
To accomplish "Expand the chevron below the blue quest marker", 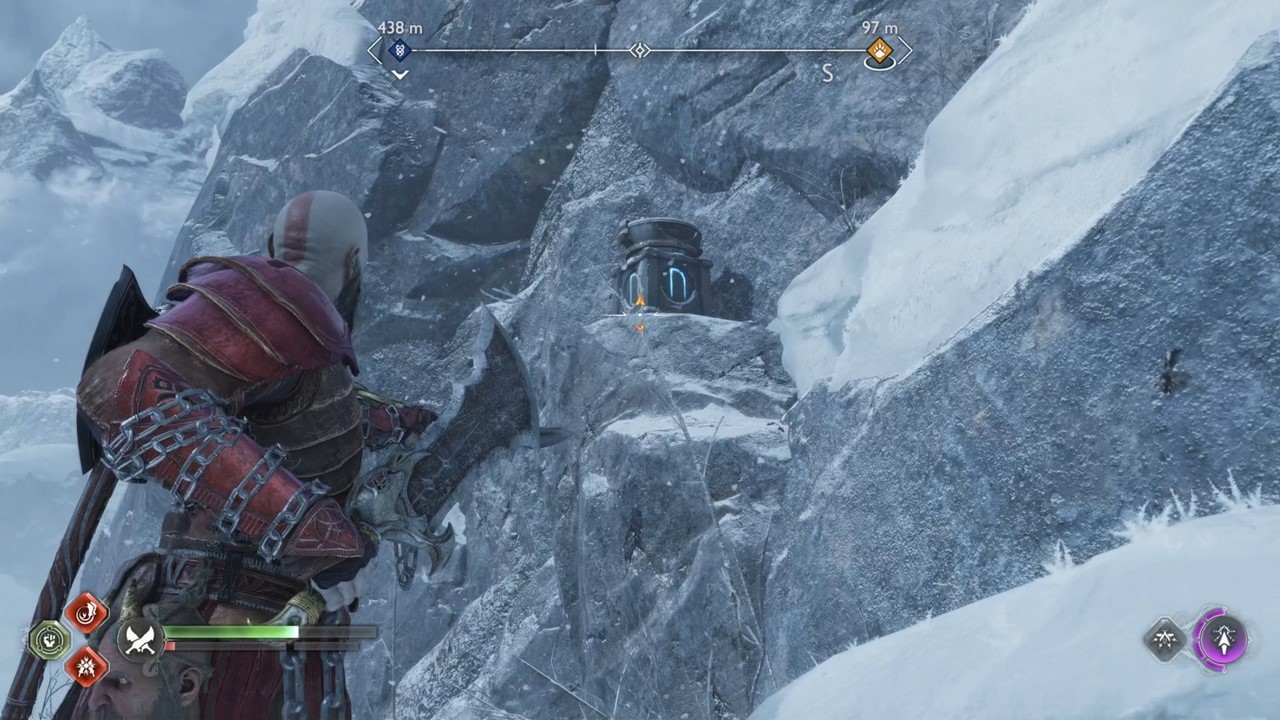I will click(399, 75).
